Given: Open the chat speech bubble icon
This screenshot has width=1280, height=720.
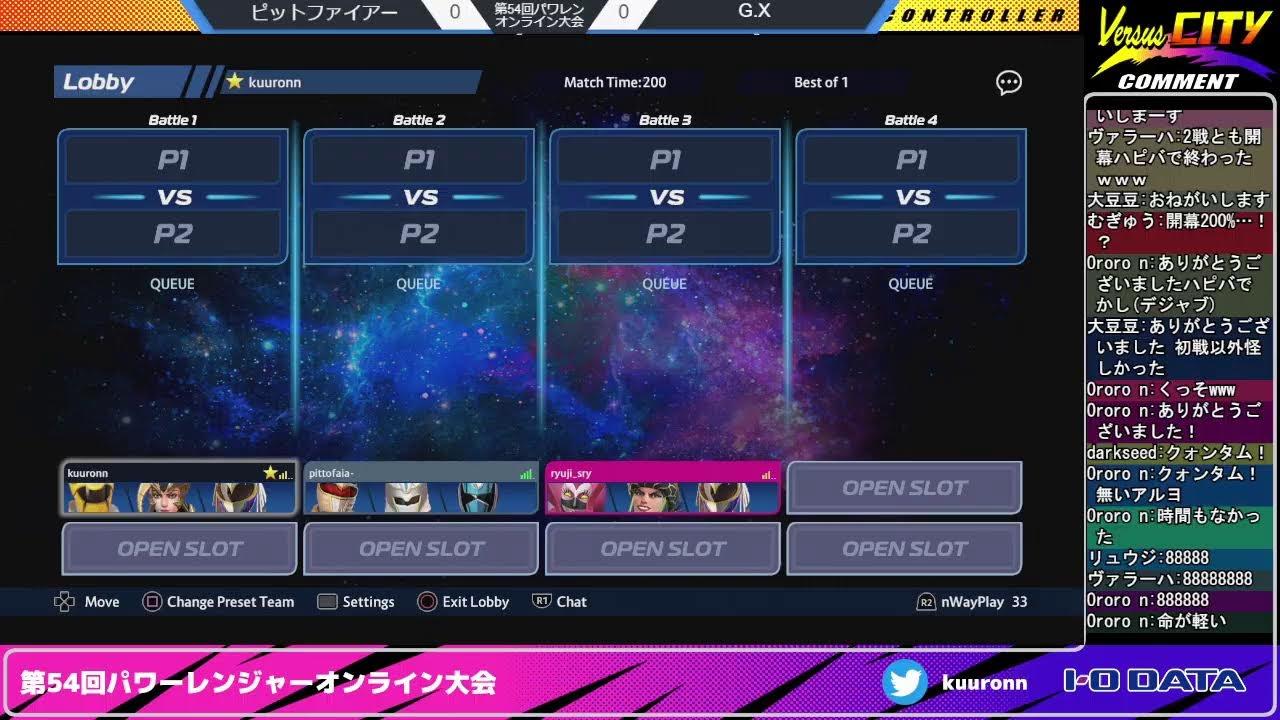Looking at the screenshot, I should 1009,83.
